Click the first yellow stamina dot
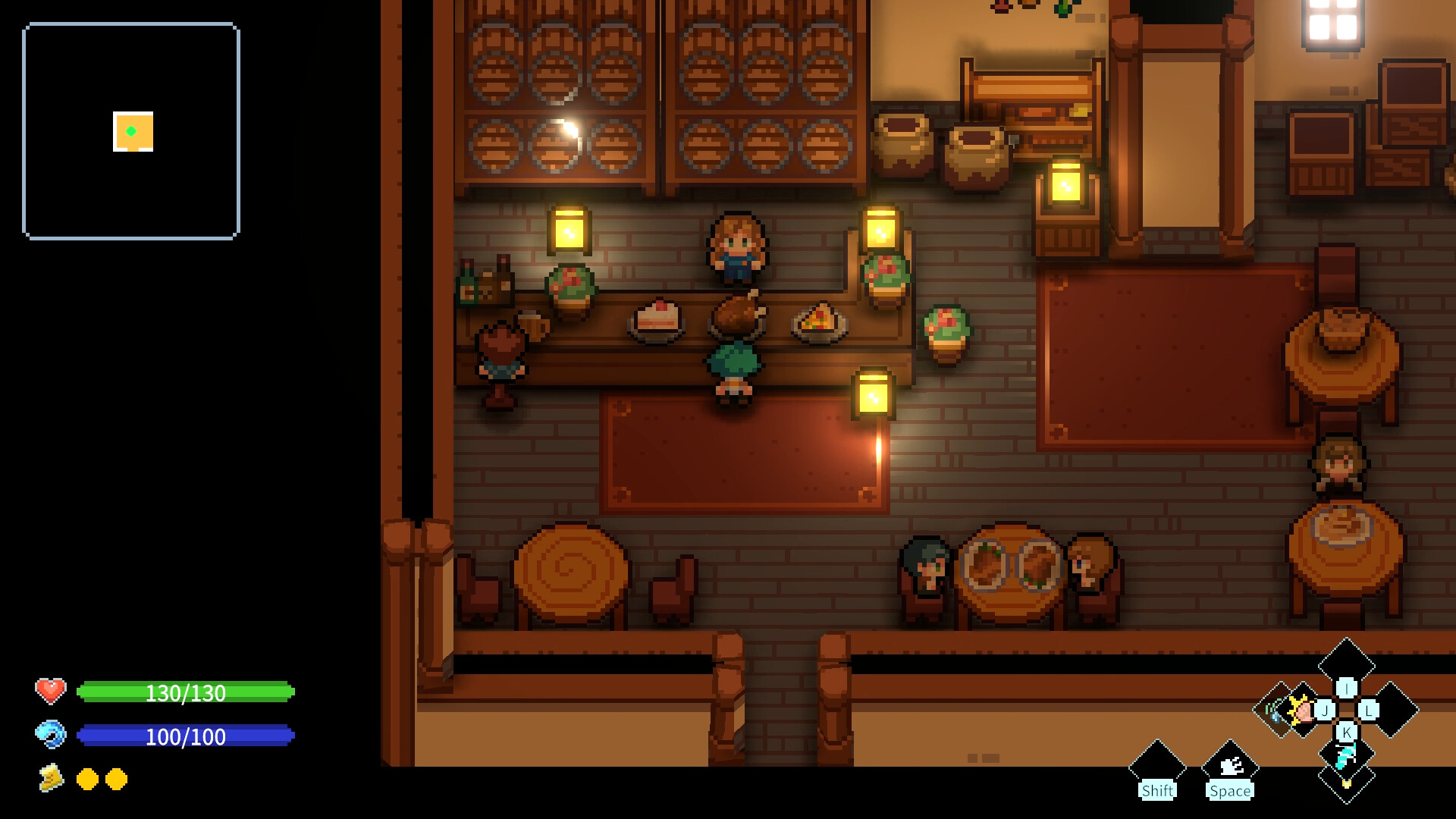Screen dimensions: 1456x819 [x=86, y=778]
